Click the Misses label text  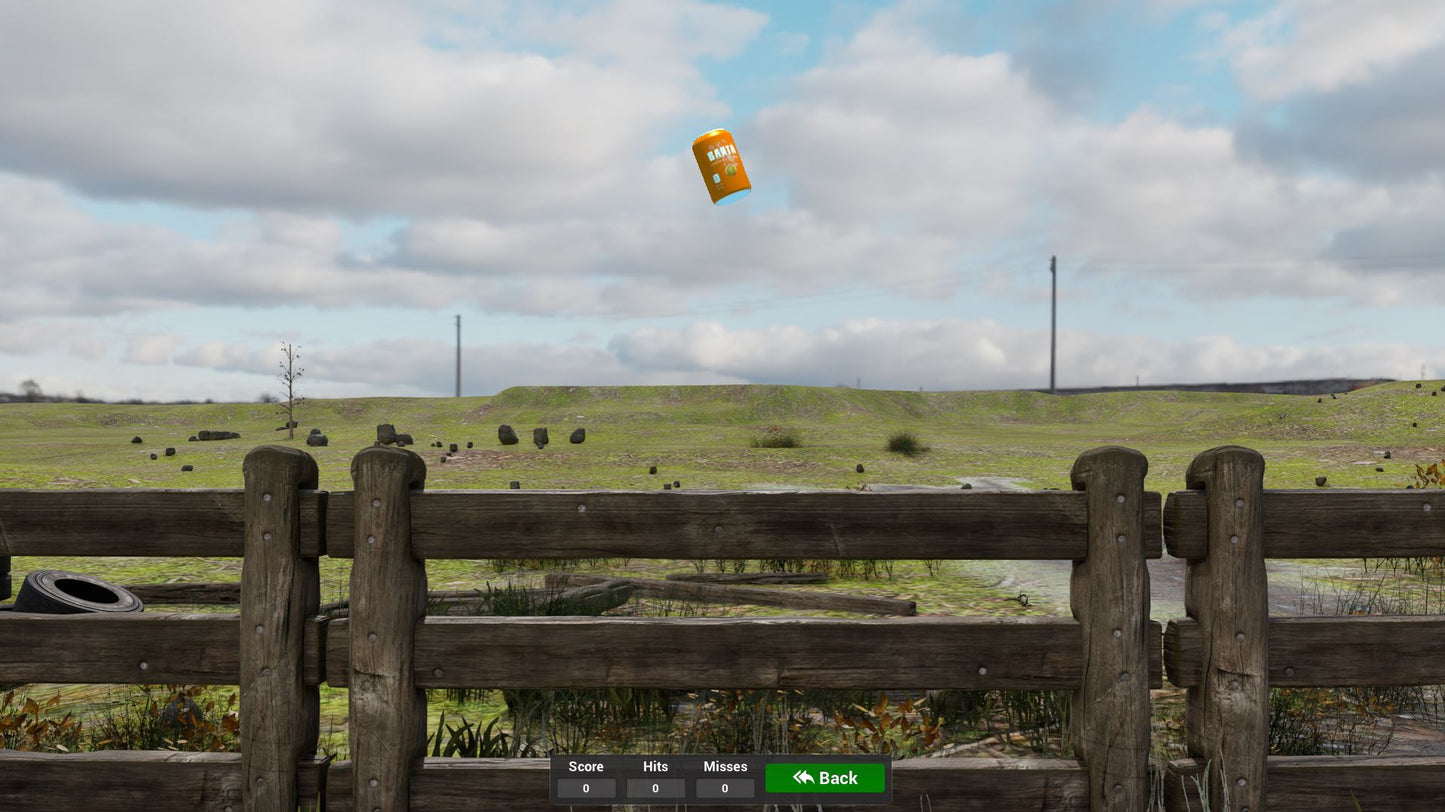point(724,766)
